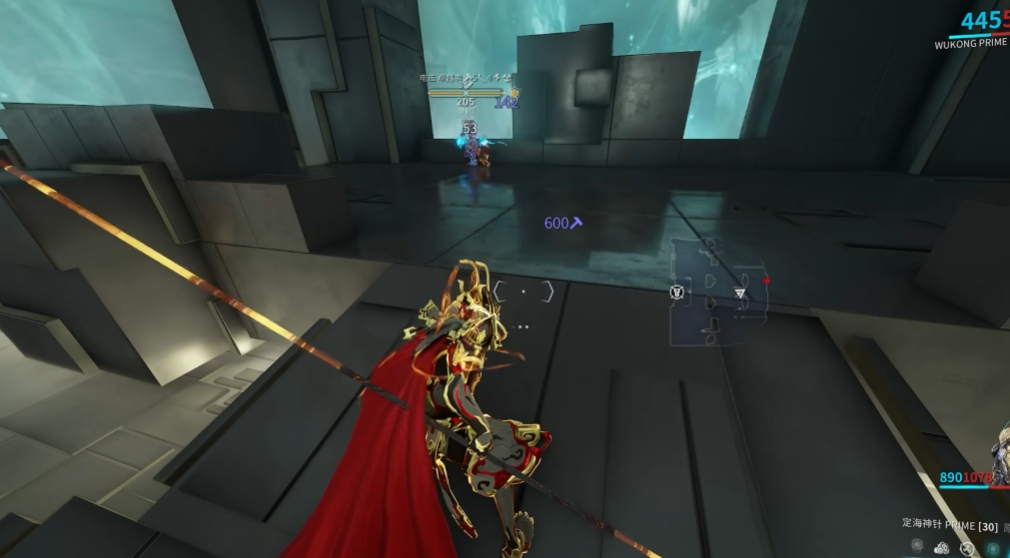Select the circular objective marker on the minimap
Image resolution: width=1010 pixels, height=558 pixels.
coord(674,292)
